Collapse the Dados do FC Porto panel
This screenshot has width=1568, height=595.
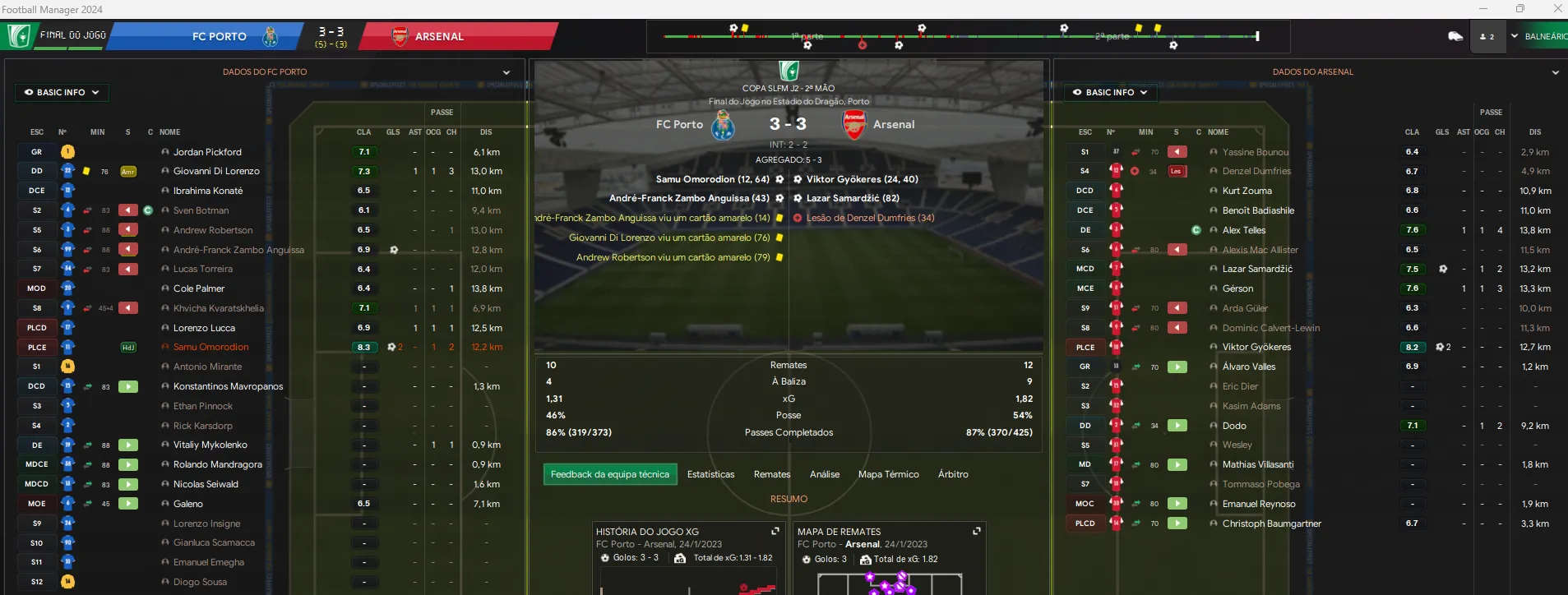506,72
